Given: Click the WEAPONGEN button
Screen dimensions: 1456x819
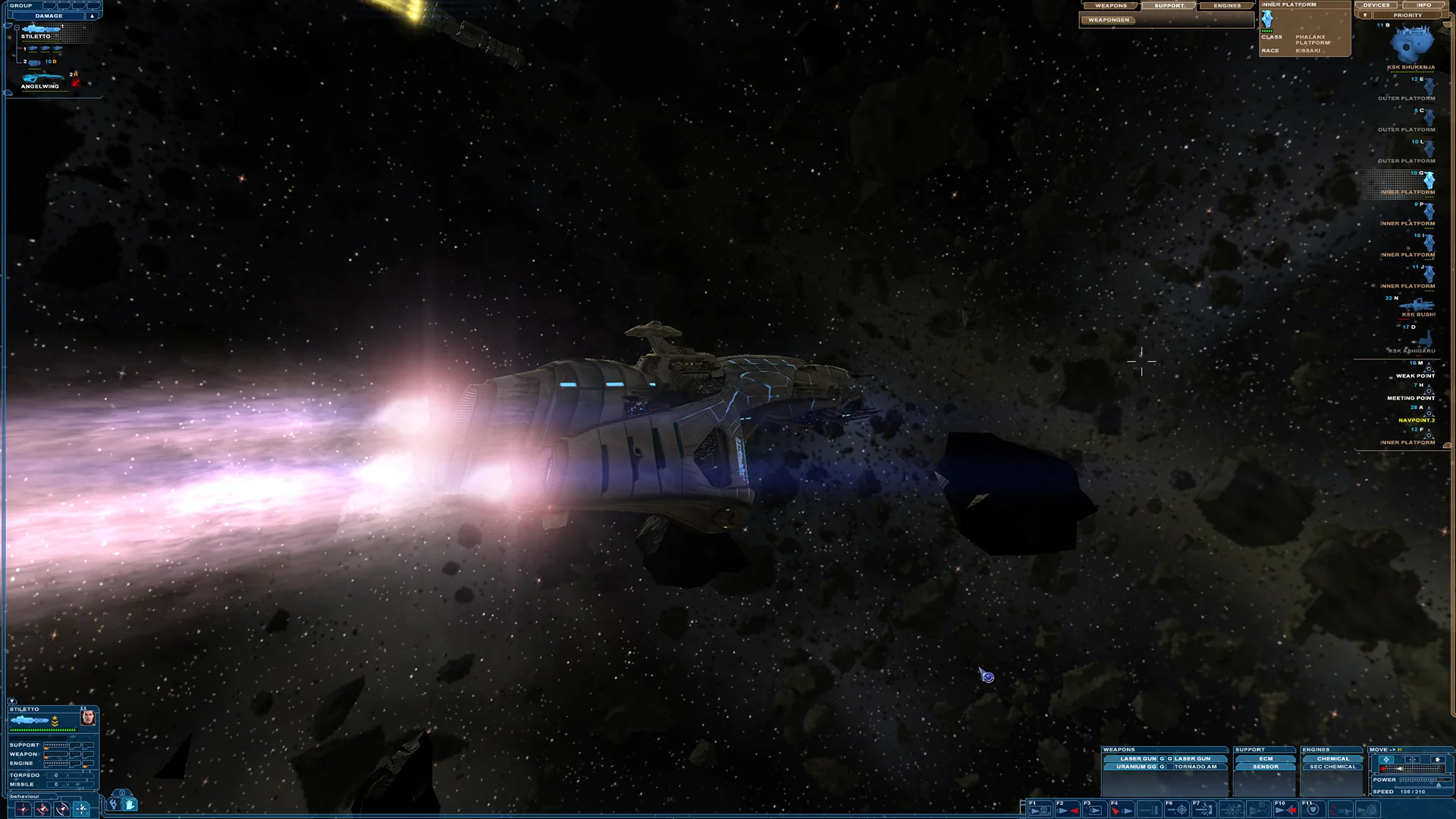Looking at the screenshot, I should 1107,20.
